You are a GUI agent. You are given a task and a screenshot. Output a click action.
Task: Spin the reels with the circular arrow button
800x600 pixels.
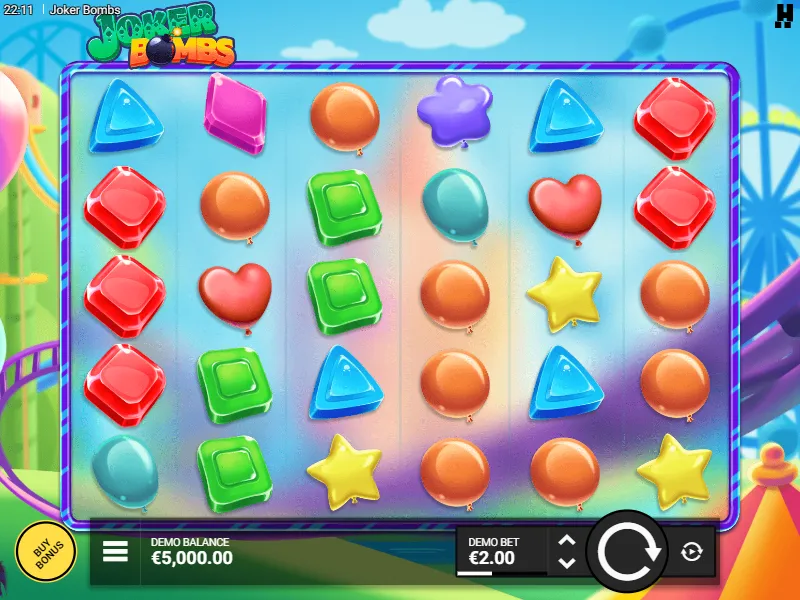tap(626, 551)
